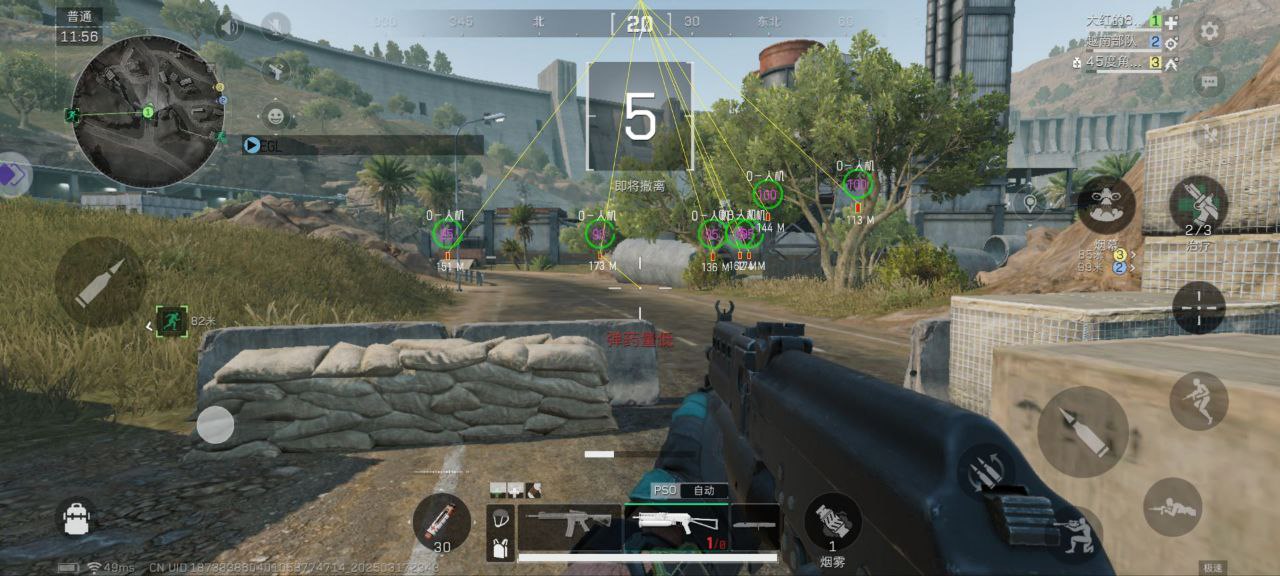The height and width of the screenshot is (576, 1280).
Task: Use the medical syringe item with 30
Action: coord(441,522)
